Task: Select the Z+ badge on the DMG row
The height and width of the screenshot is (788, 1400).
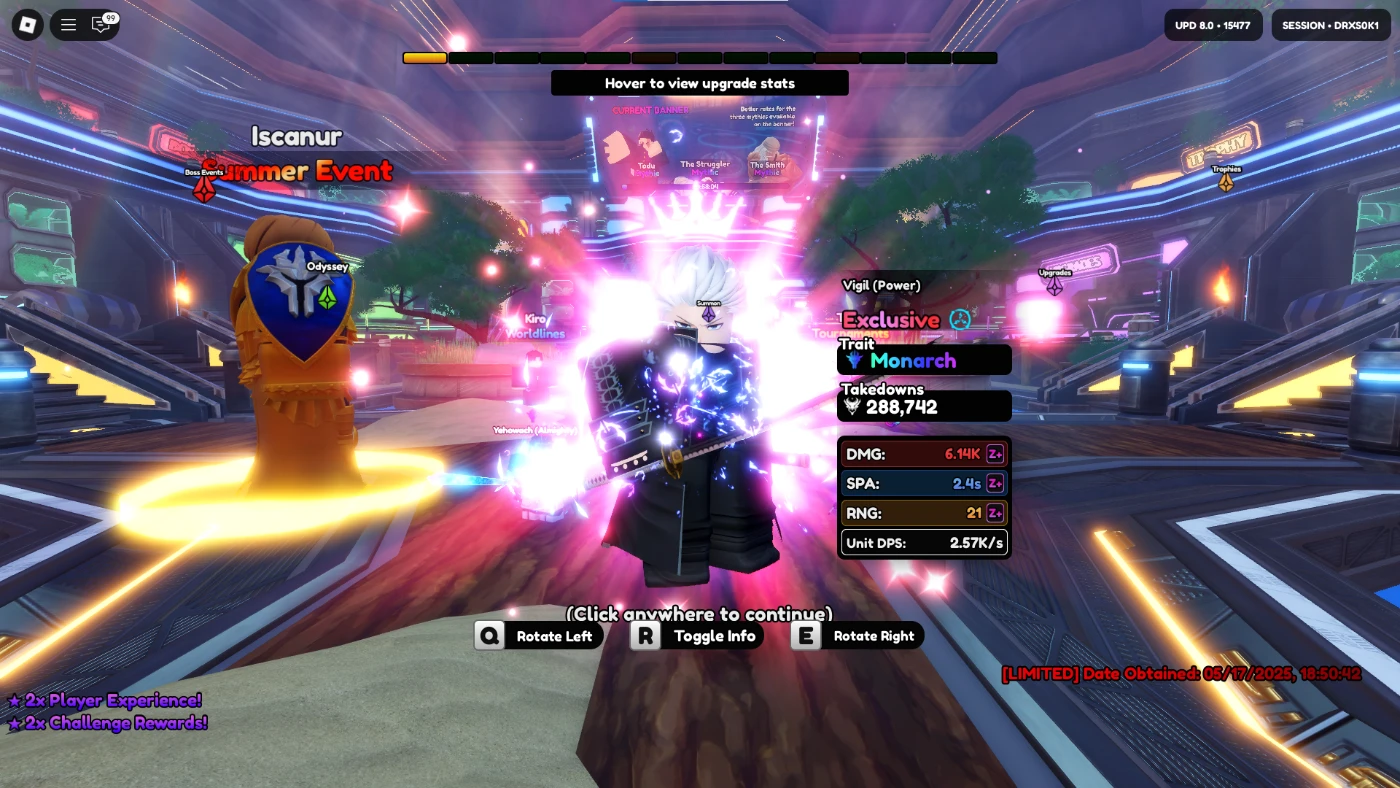Action: tap(995, 454)
